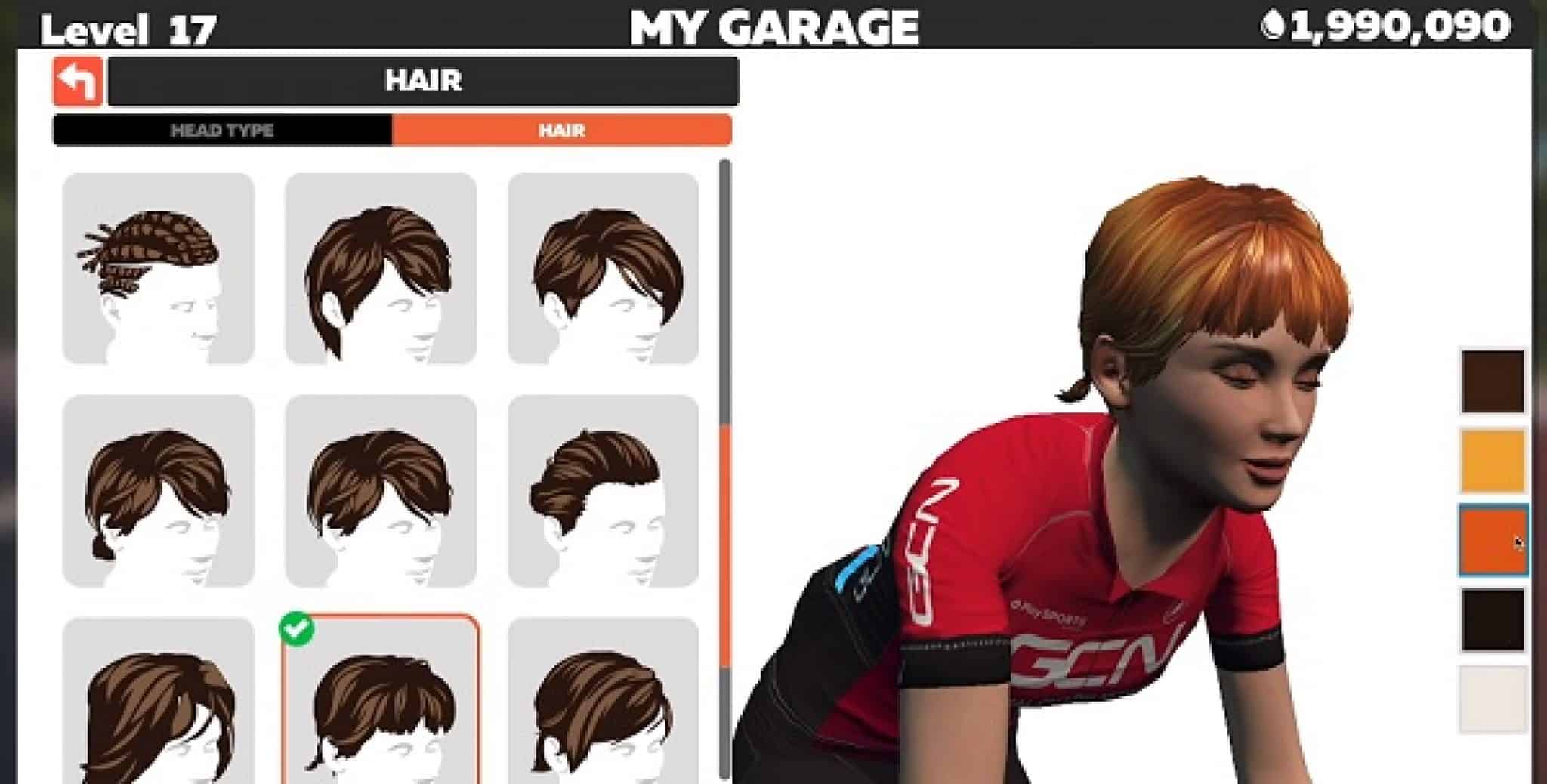Viewport: 1547px width, 784px height.
Task: Click the HAIR title header
Action: (423, 81)
